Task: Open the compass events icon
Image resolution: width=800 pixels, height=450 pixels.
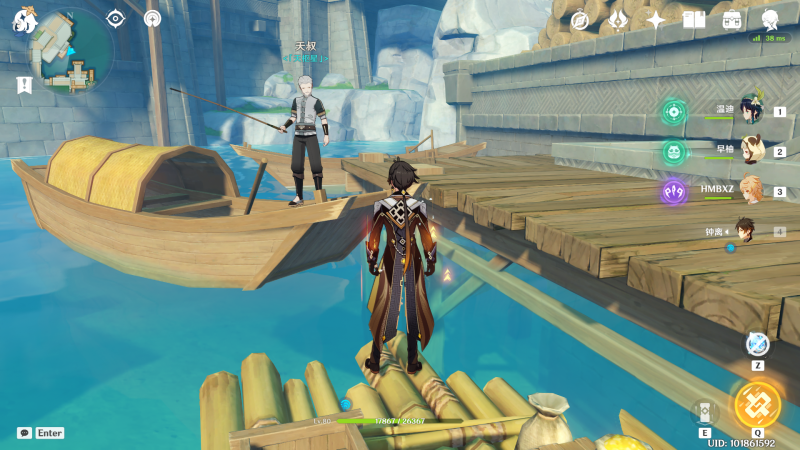Action: pos(579,20)
